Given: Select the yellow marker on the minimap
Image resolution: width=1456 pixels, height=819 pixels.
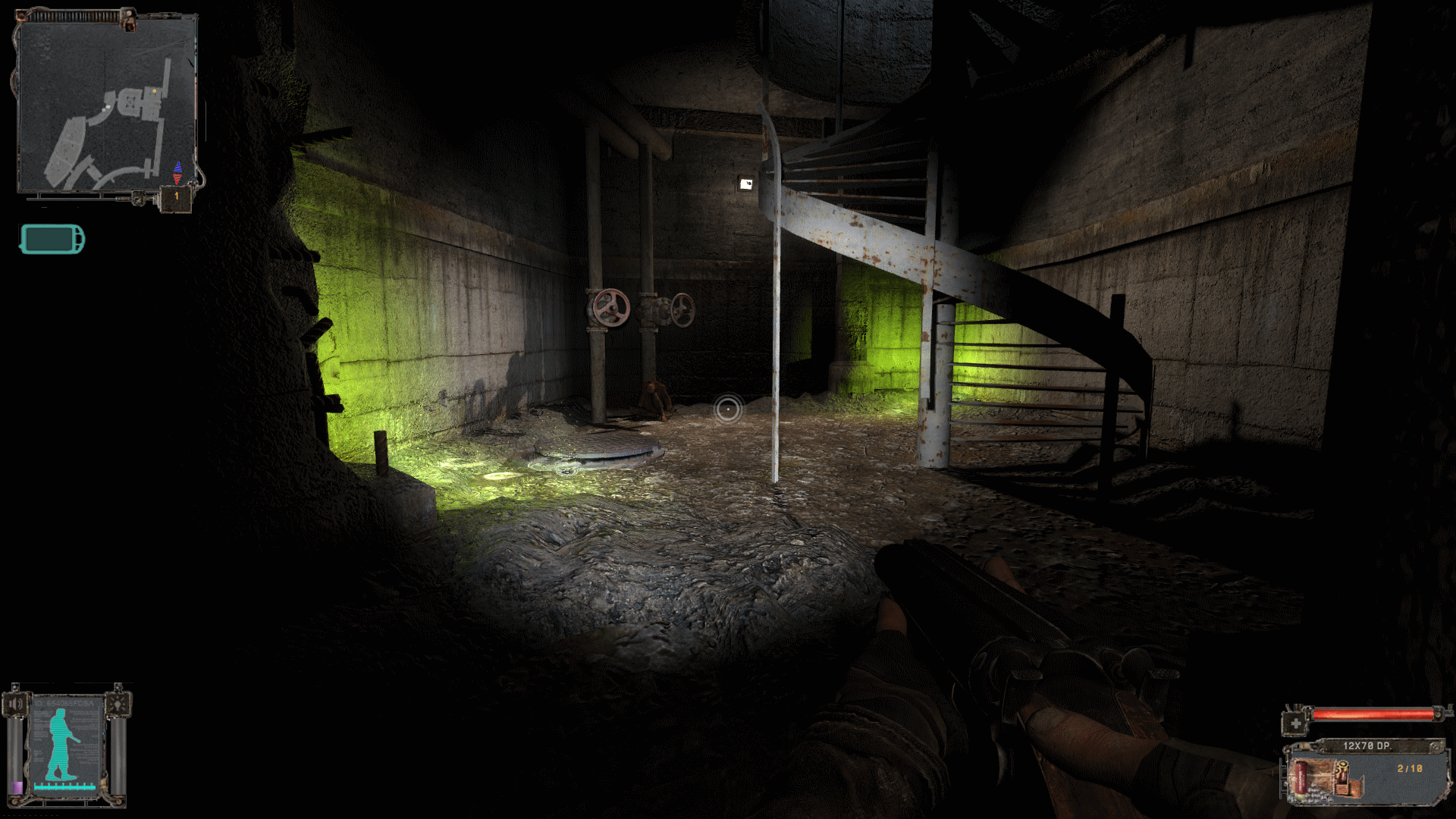Looking at the screenshot, I should (x=155, y=91).
